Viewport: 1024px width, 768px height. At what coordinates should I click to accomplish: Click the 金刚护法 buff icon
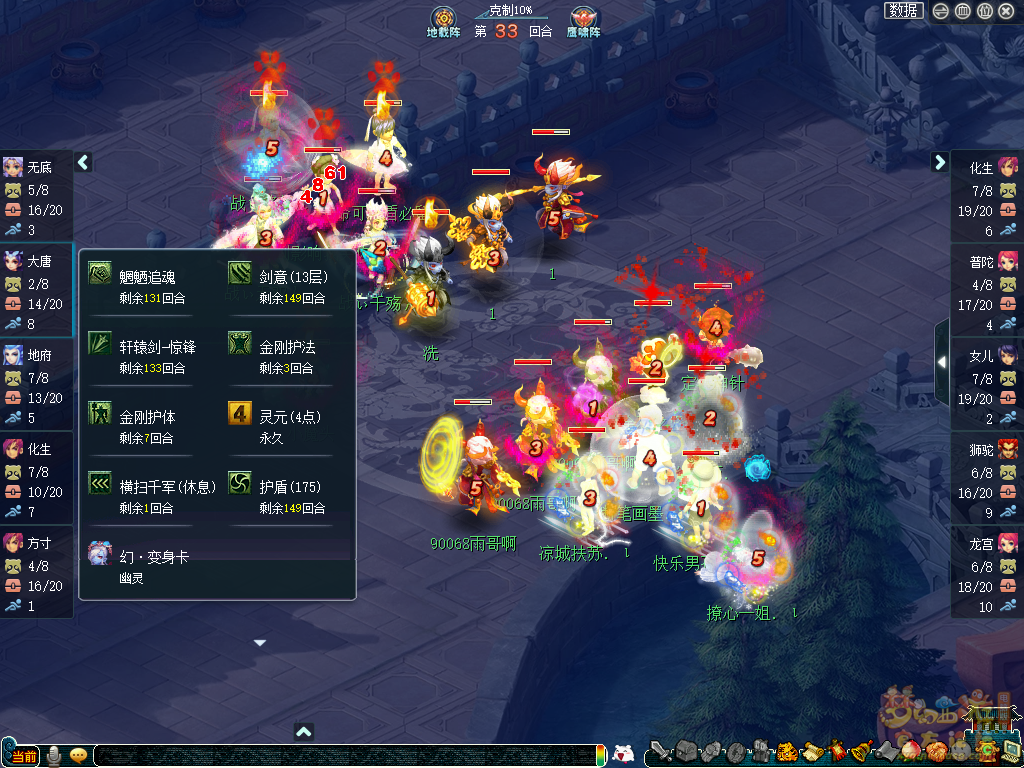pyautogui.click(x=240, y=344)
